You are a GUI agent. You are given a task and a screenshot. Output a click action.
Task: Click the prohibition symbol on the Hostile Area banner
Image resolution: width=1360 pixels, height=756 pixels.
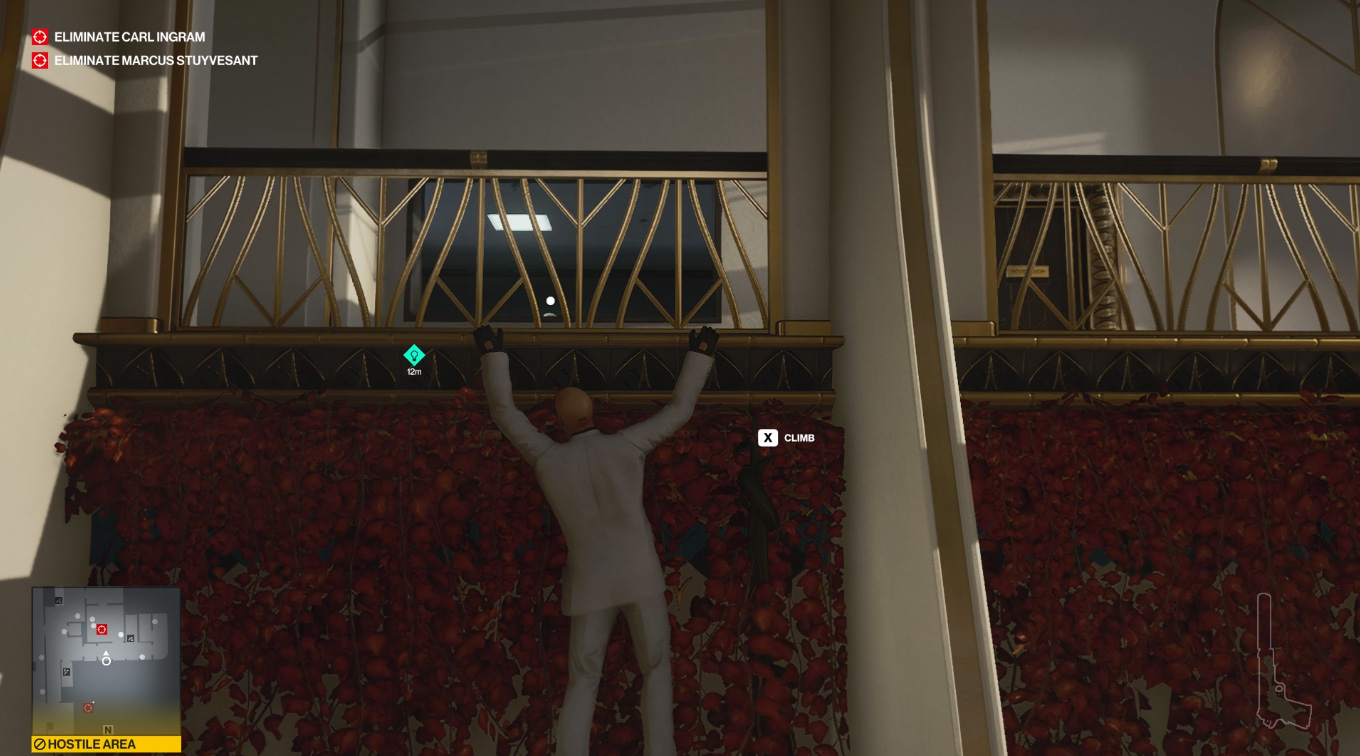[40, 743]
